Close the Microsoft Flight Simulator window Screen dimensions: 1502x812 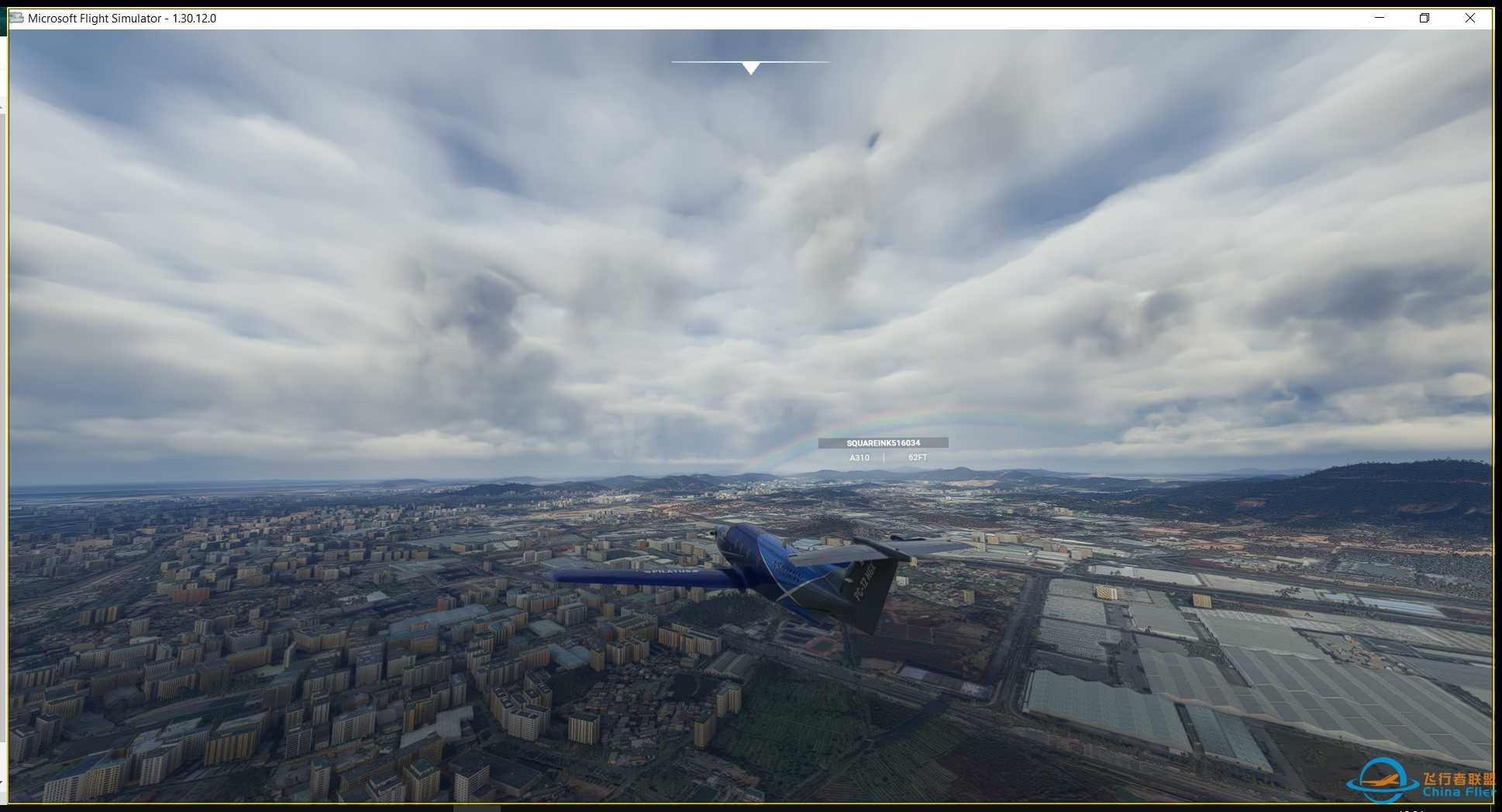[x=1469, y=18]
